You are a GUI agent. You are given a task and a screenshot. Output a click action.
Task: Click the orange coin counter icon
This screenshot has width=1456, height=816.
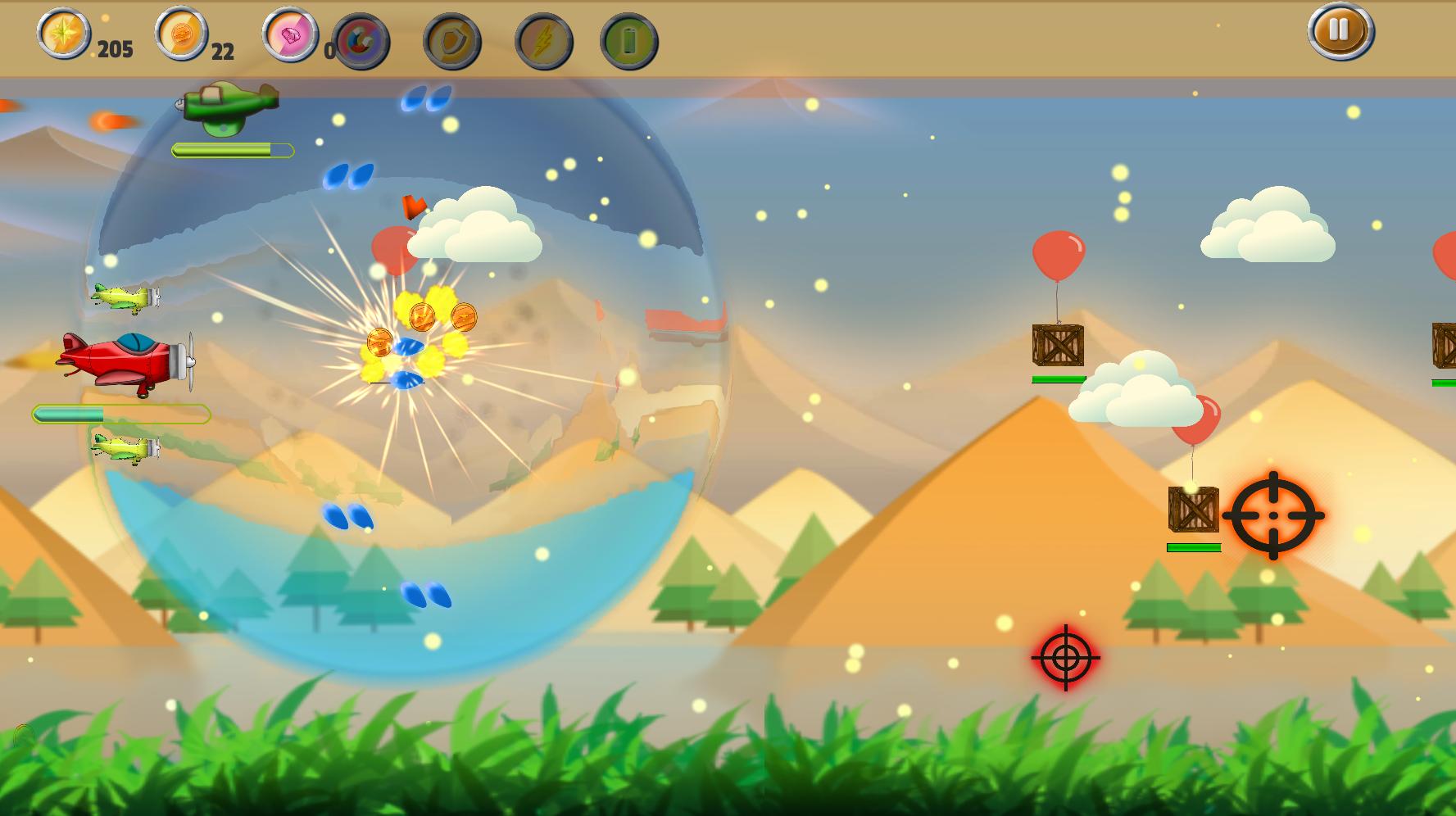(182, 34)
